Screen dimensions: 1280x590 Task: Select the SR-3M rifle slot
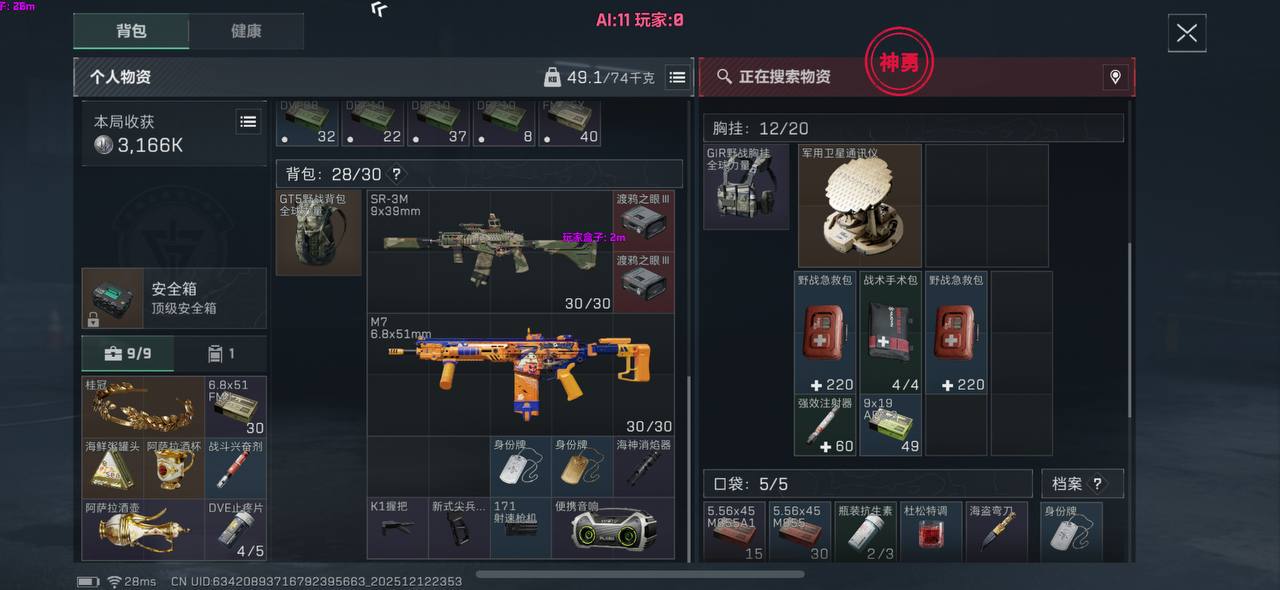[490, 250]
